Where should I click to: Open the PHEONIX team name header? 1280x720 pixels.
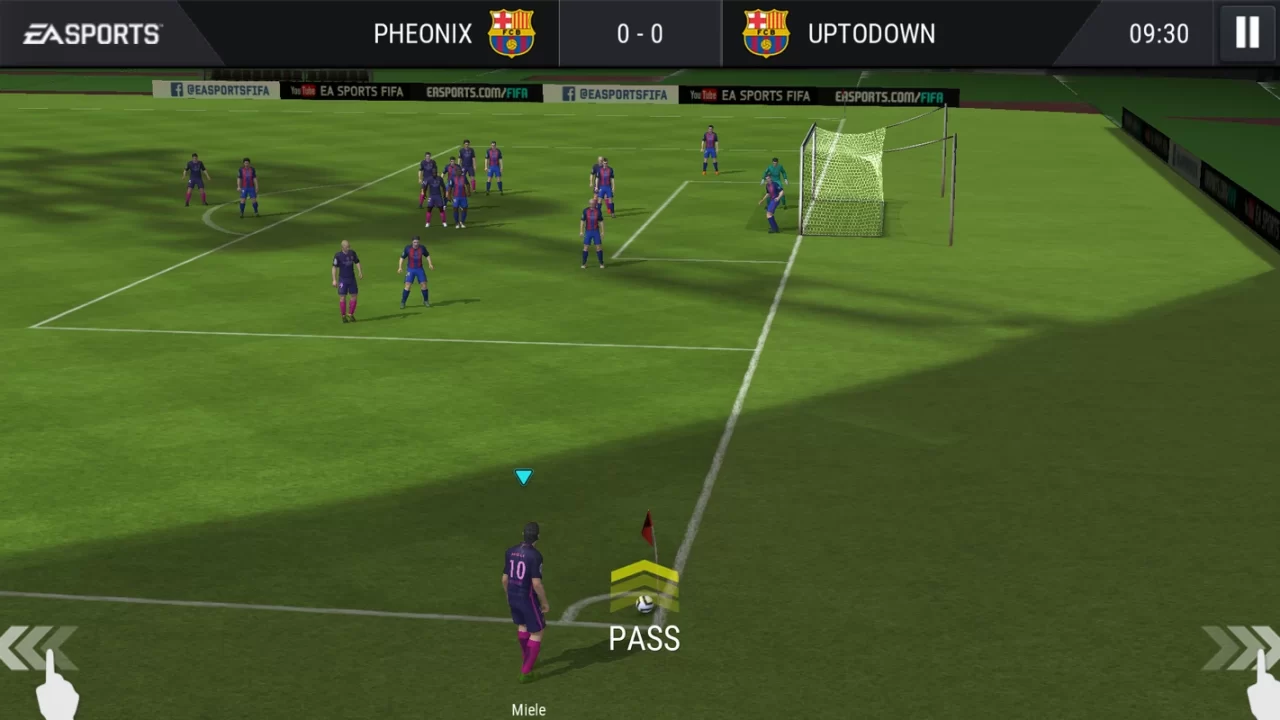pyautogui.click(x=422, y=33)
